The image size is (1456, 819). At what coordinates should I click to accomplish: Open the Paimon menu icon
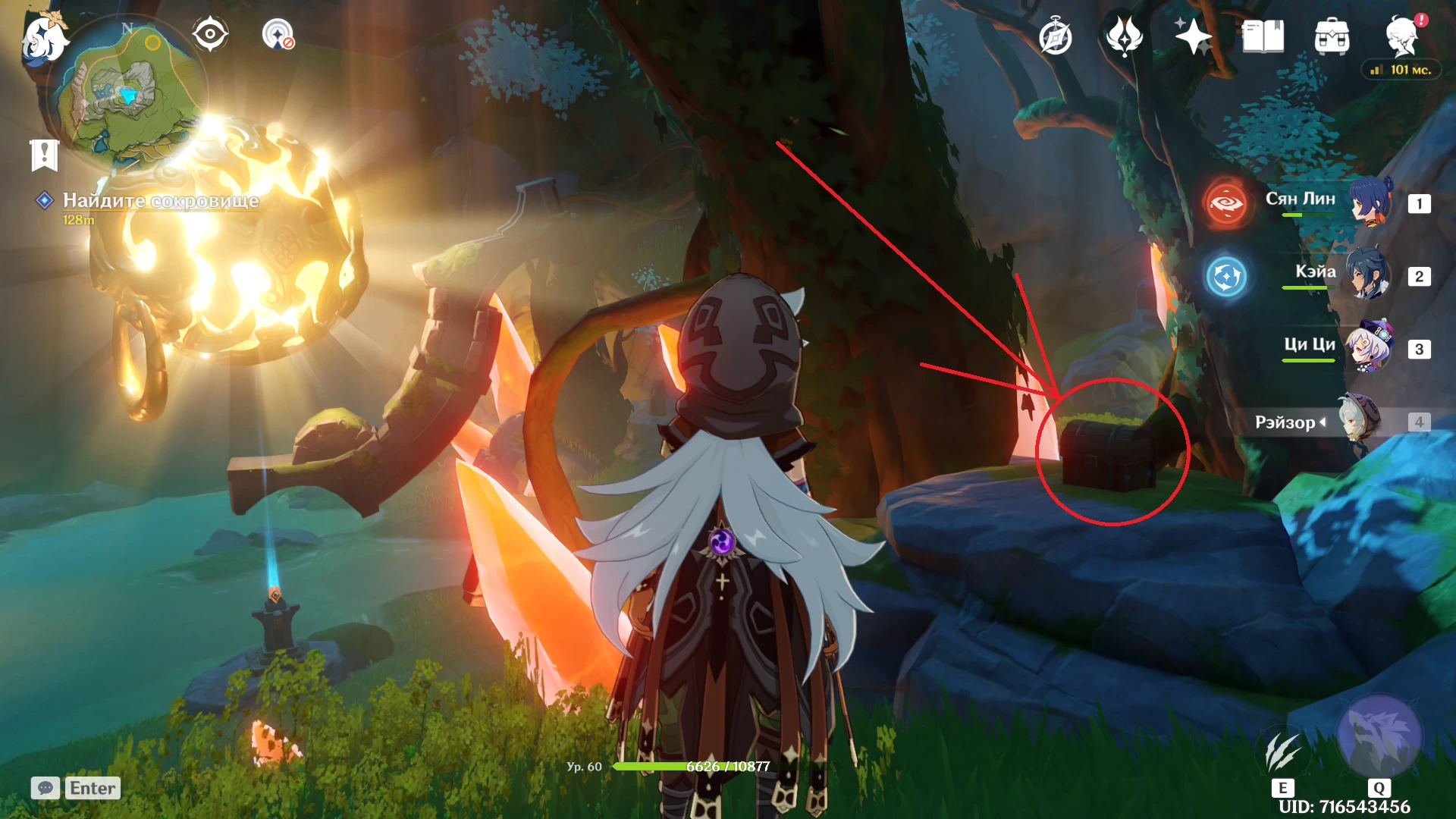(43, 38)
